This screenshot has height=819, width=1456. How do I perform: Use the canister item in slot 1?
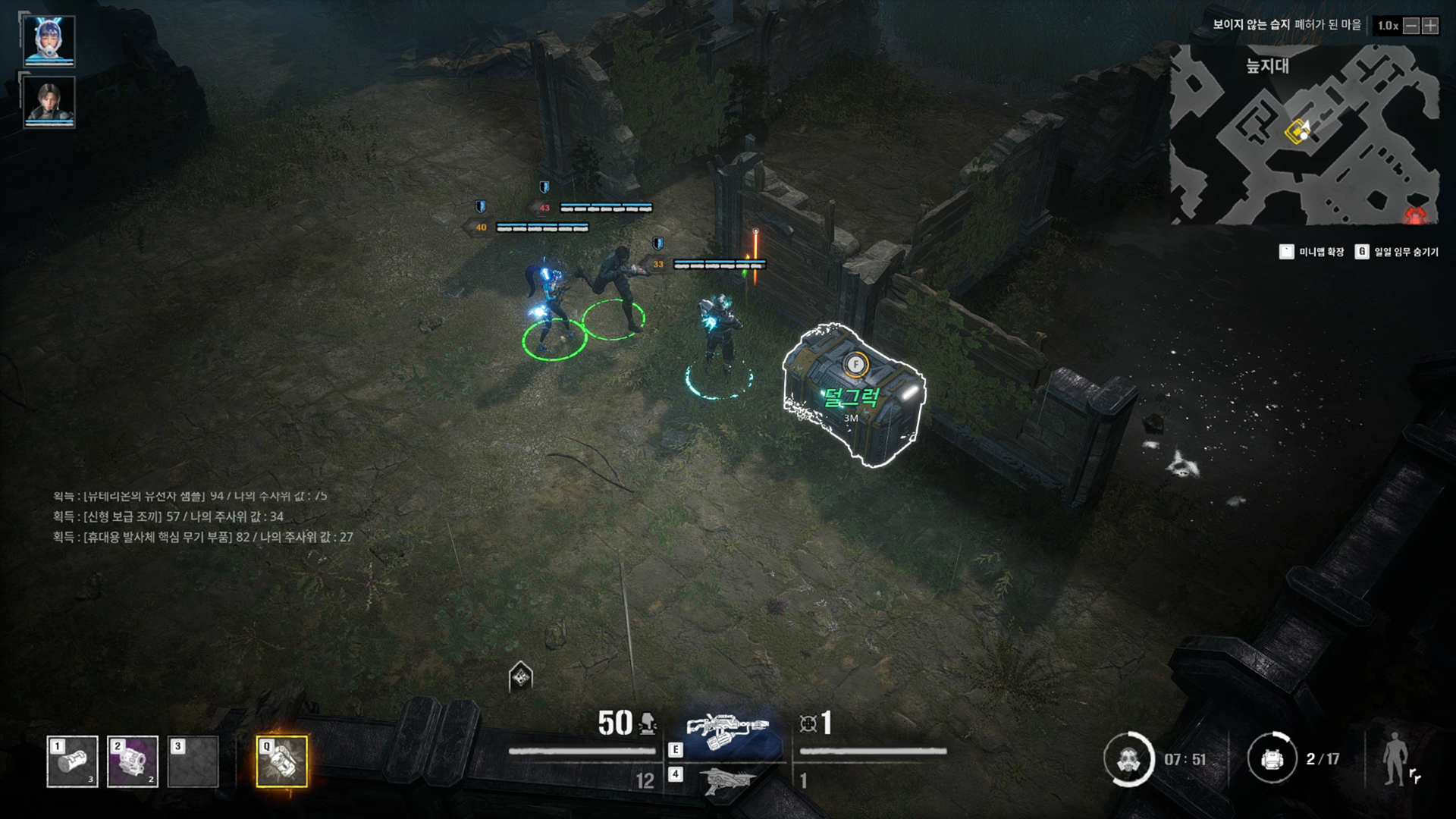click(73, 761)
